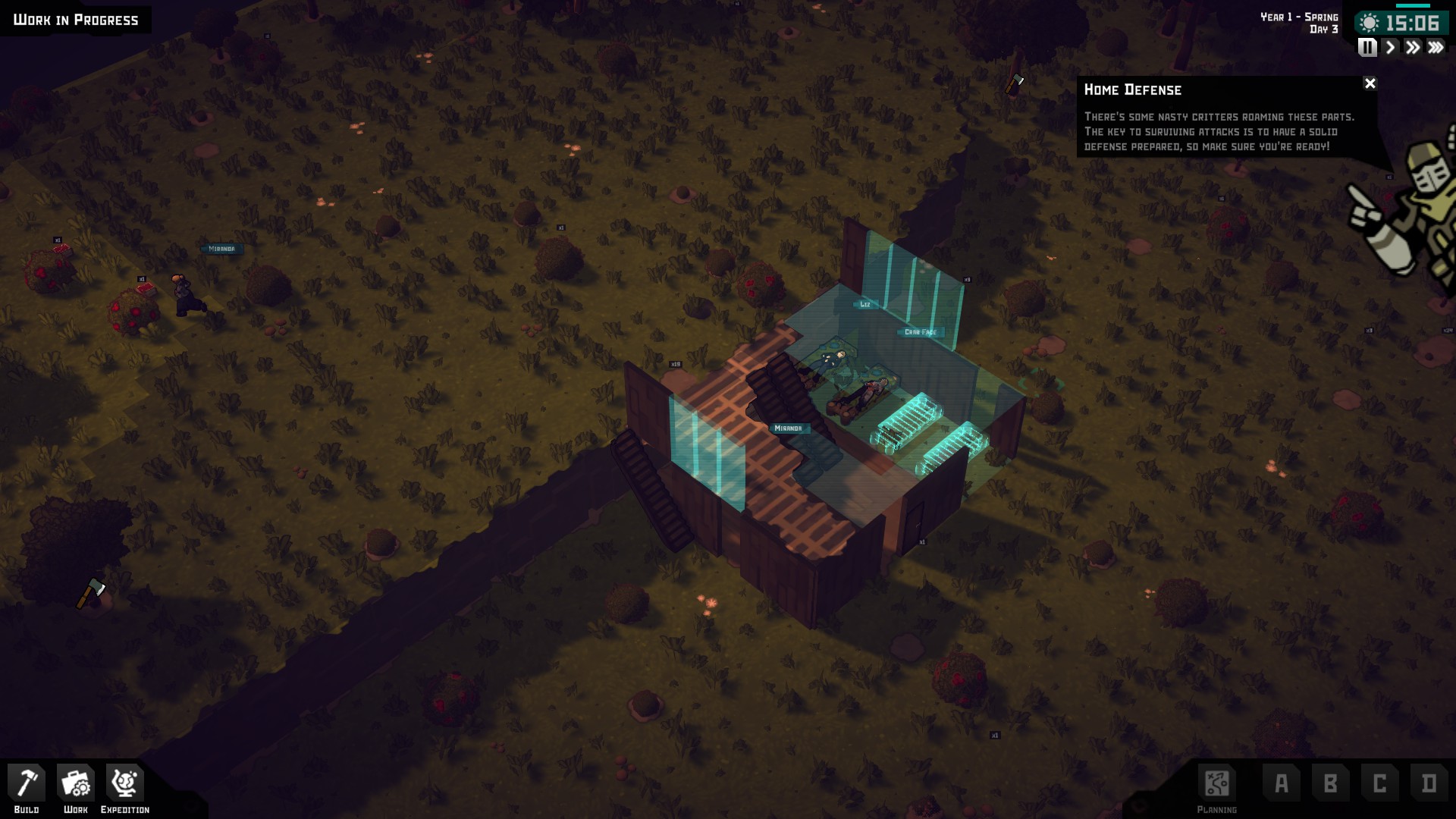1456x819 pixels.
Task: Select plan slot C
Action: click(1379, 783)
